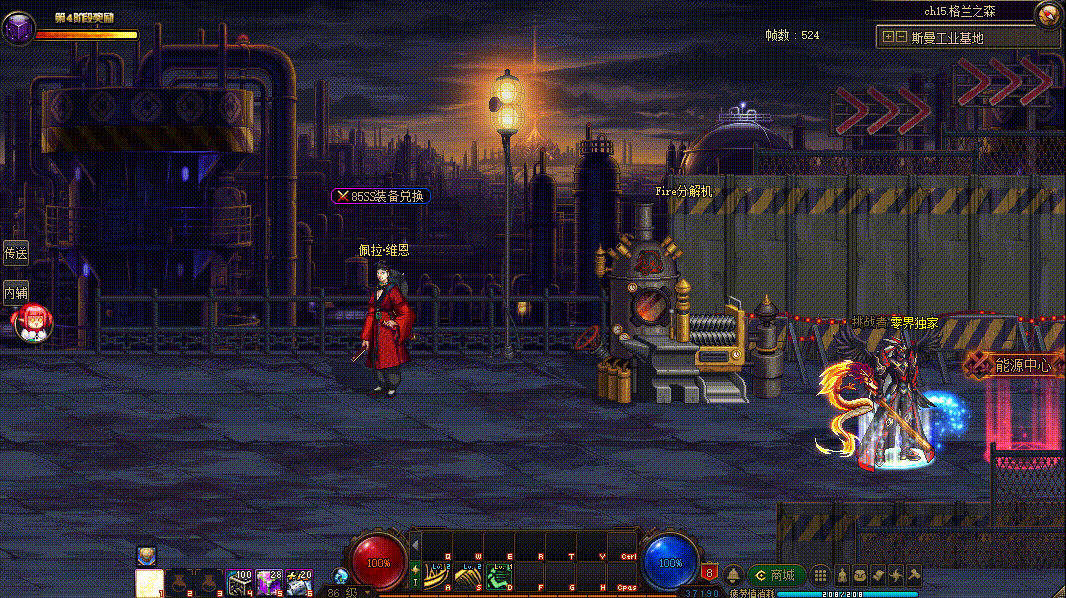Click the 85SS装备兑换 exchange label
The height and width of the screenshot is (598, 1066).
[x=380, y=196]
